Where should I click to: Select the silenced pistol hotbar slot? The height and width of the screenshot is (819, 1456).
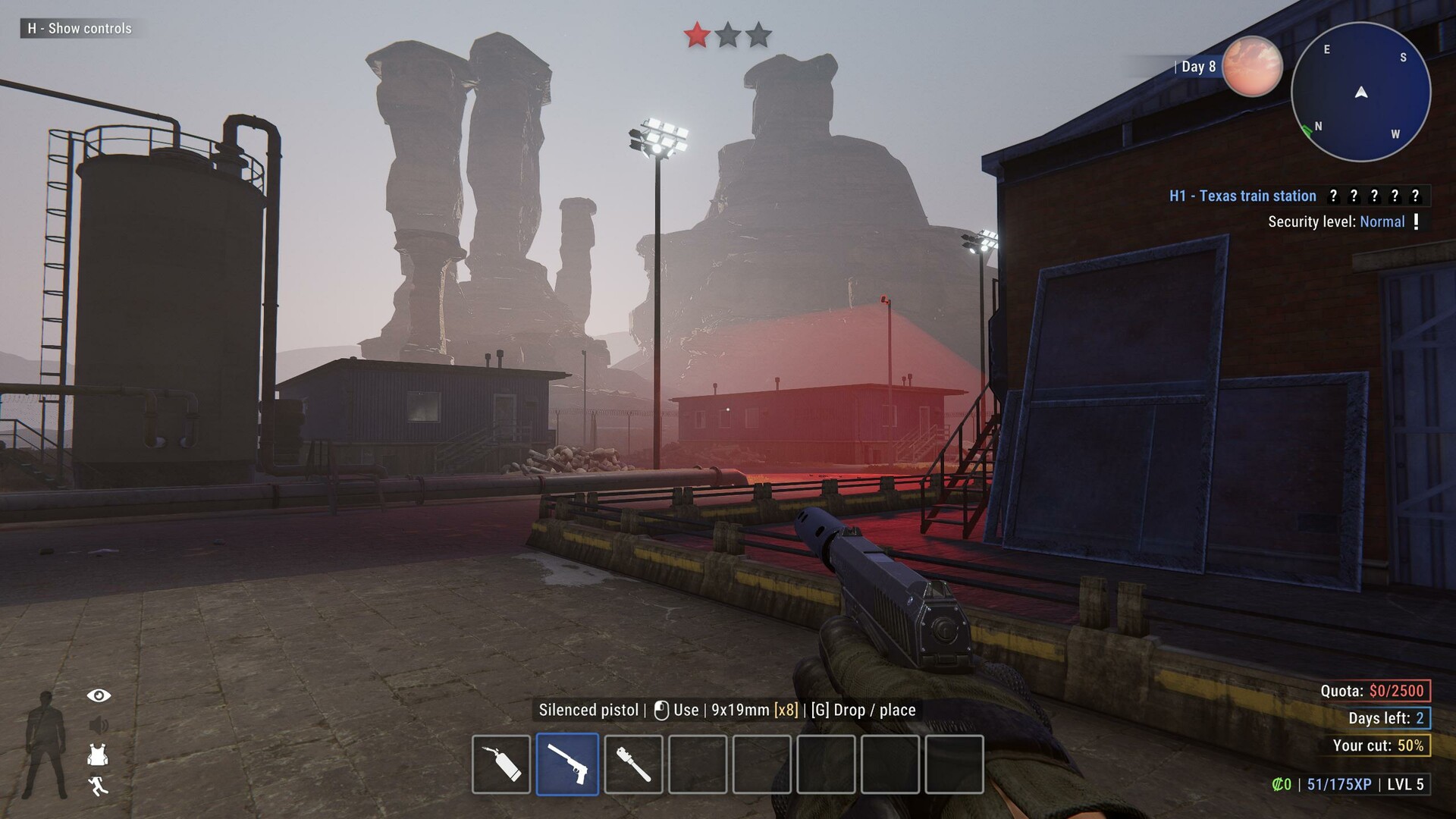tap(567, 764)
